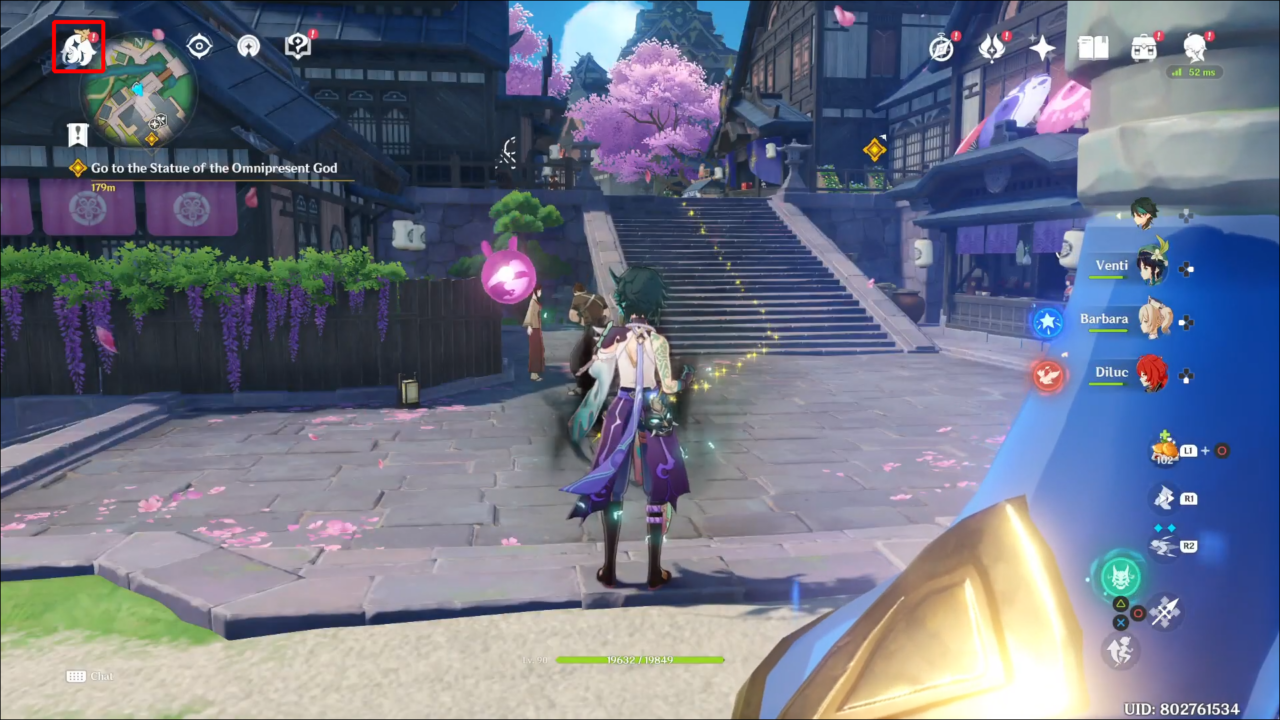Open the Chat box
This screenshot has width=1280, height=720.
coord(90,676)
